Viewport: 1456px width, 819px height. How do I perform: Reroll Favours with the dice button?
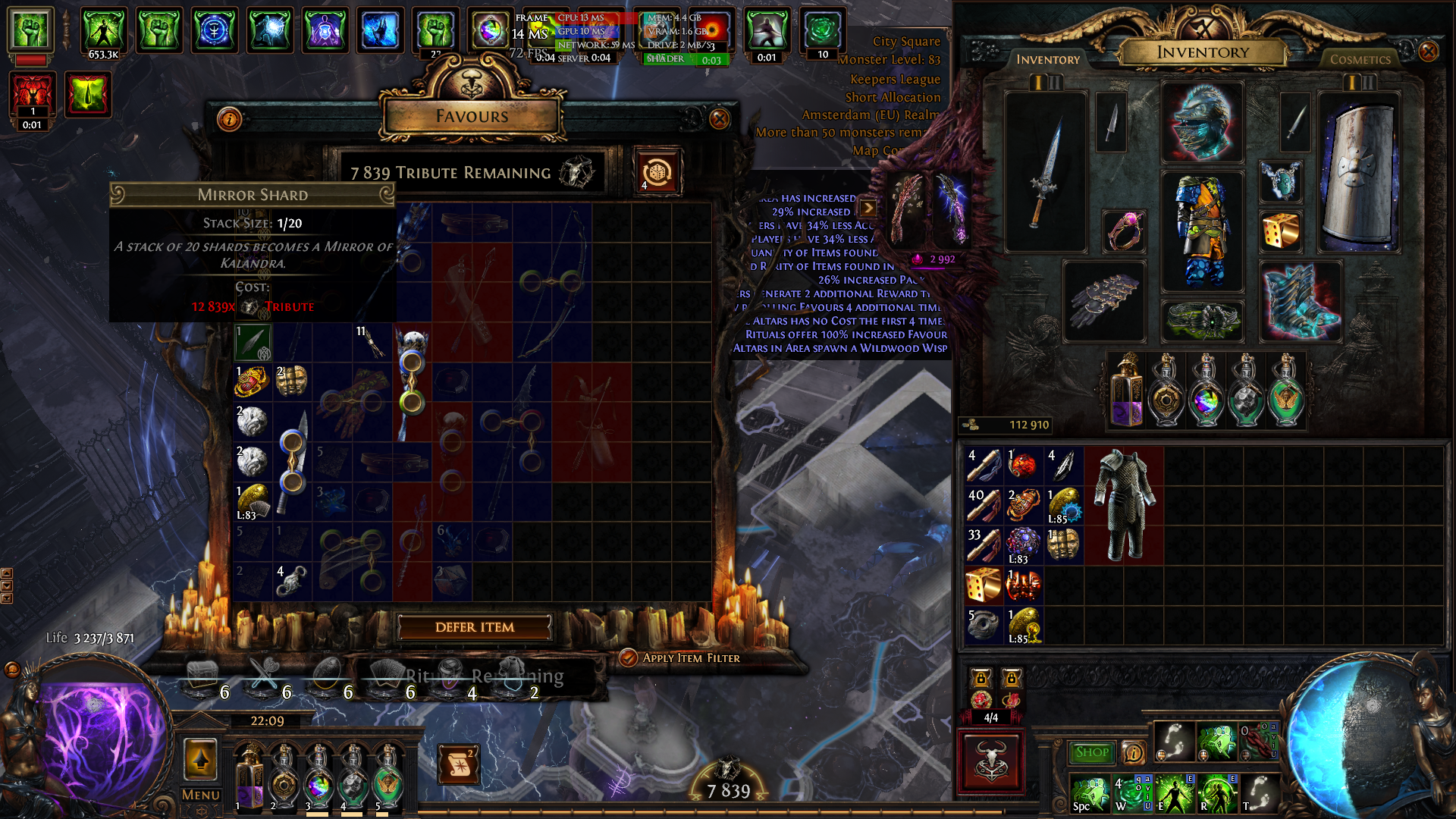pos(657,172)
